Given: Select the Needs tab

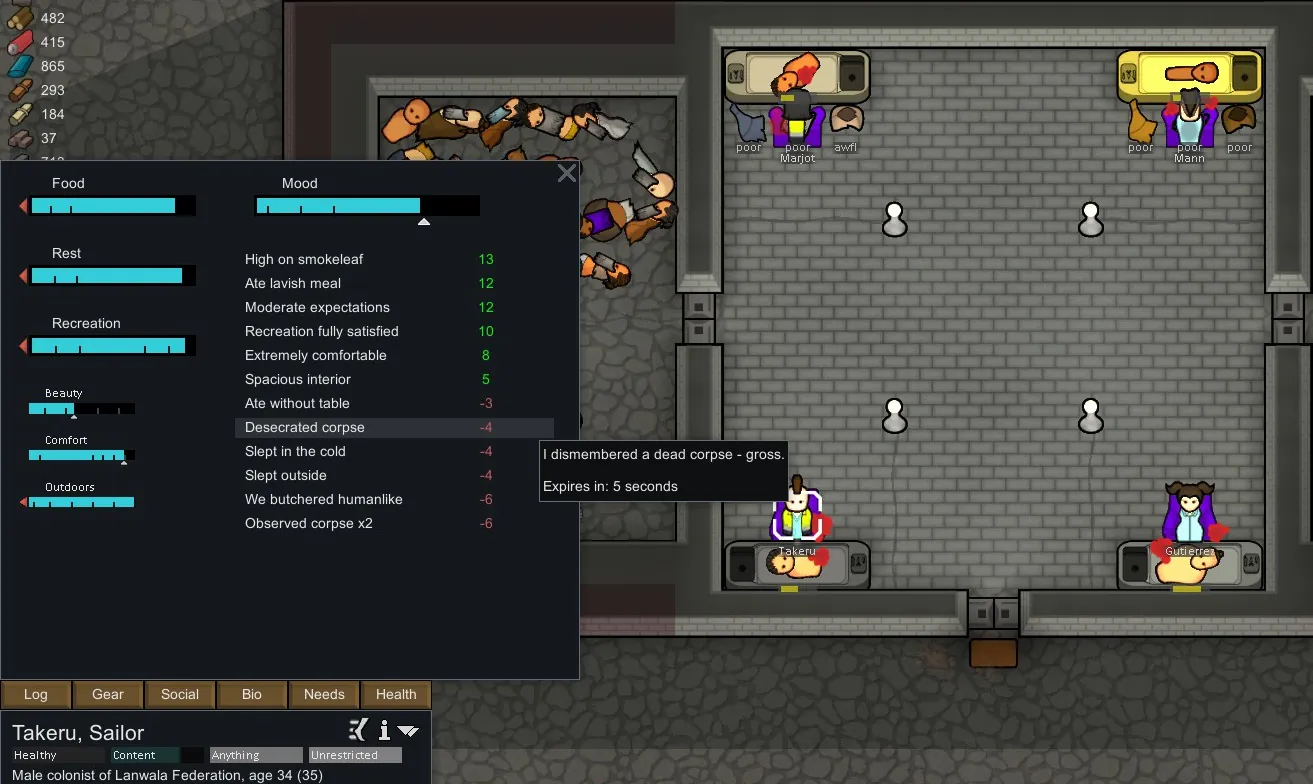Looking at the screenshot, I should point(324,694).
